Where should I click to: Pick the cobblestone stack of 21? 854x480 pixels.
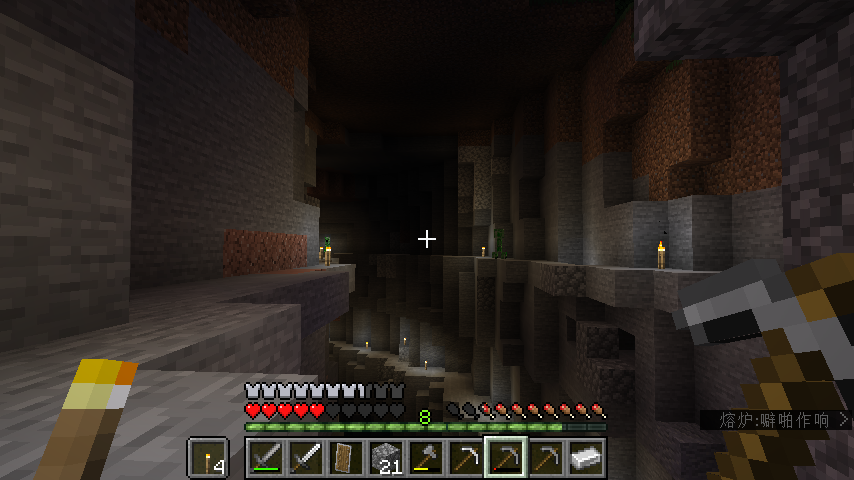[x=385, y=457]
